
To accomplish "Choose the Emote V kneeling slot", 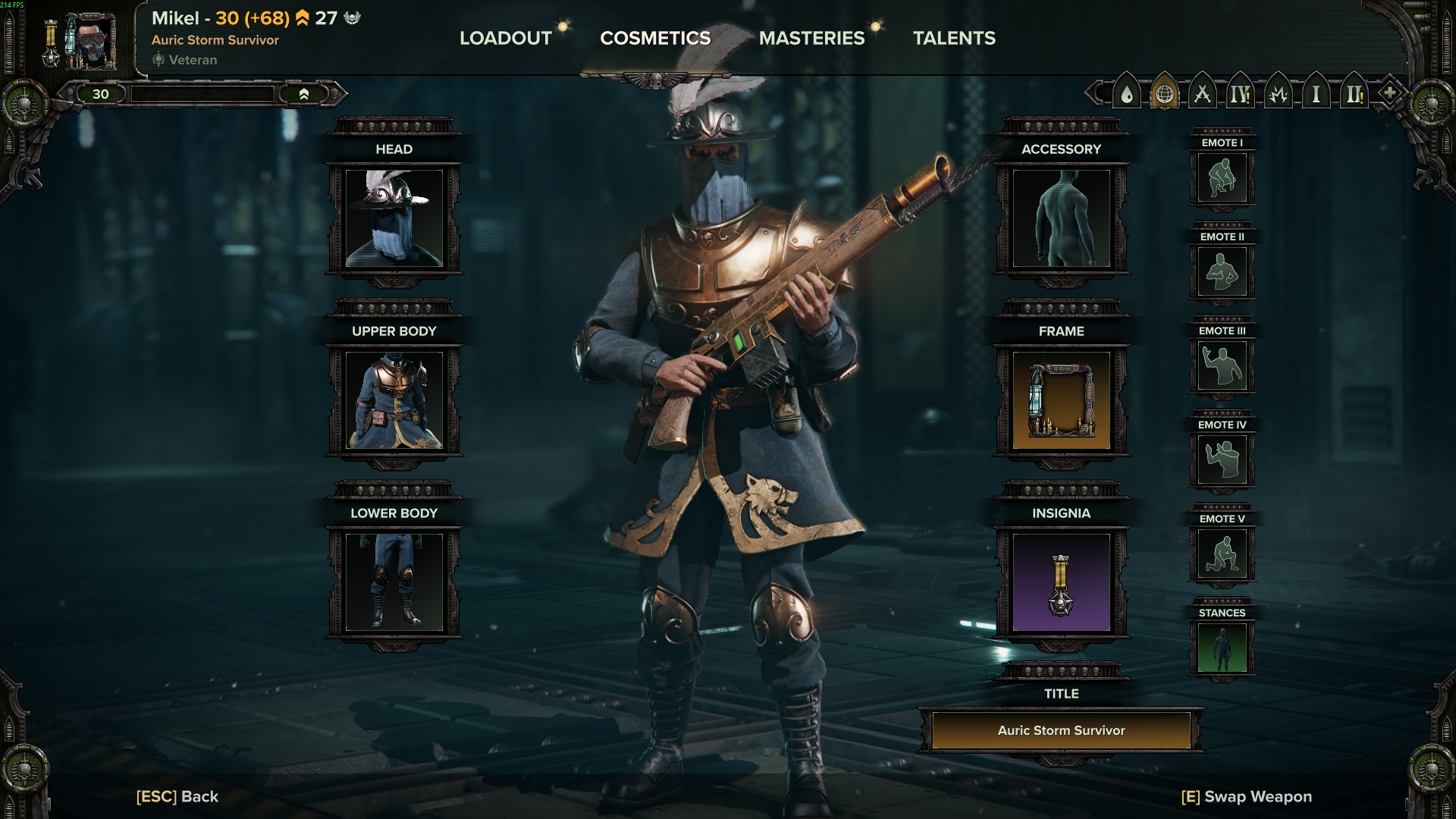I will tap(1222, 554).
